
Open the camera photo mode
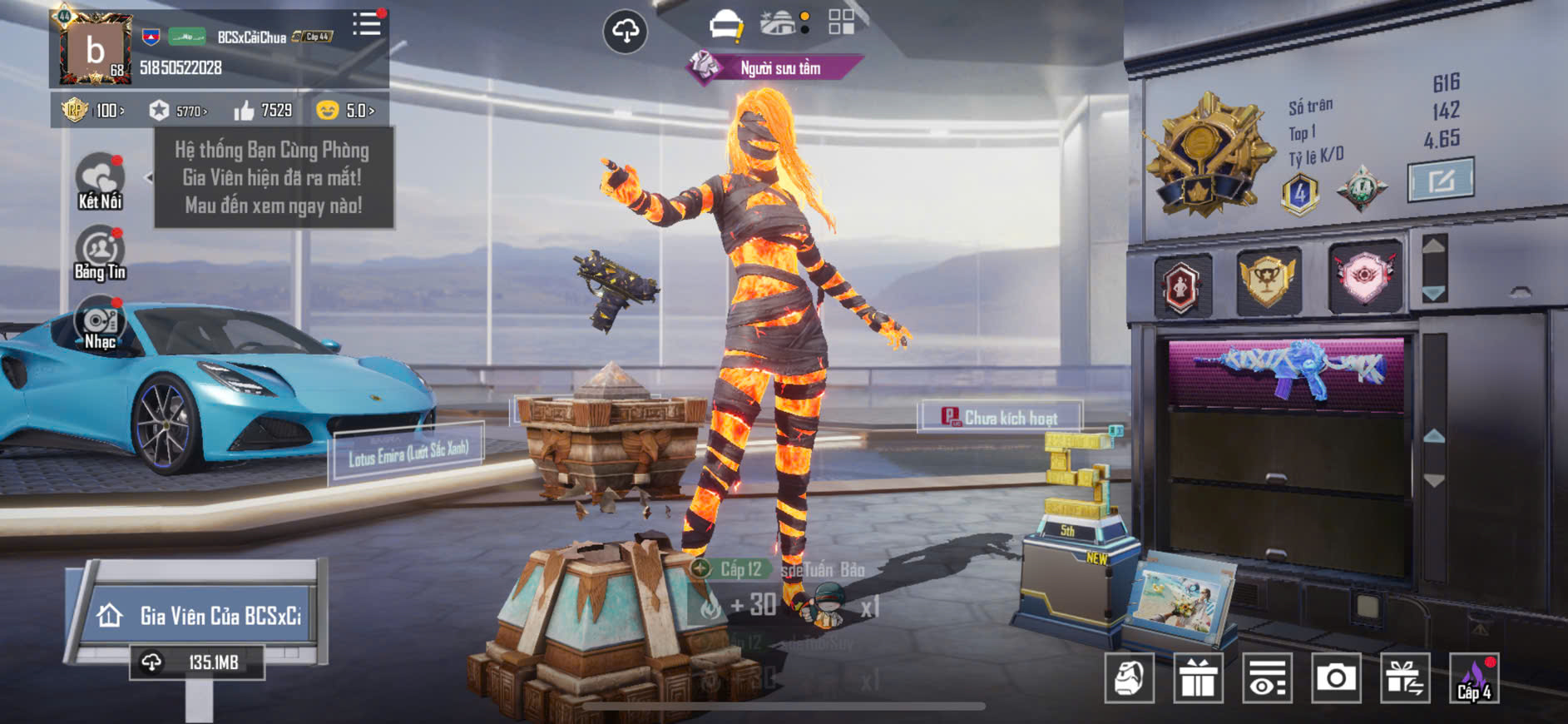point(1335,678)
